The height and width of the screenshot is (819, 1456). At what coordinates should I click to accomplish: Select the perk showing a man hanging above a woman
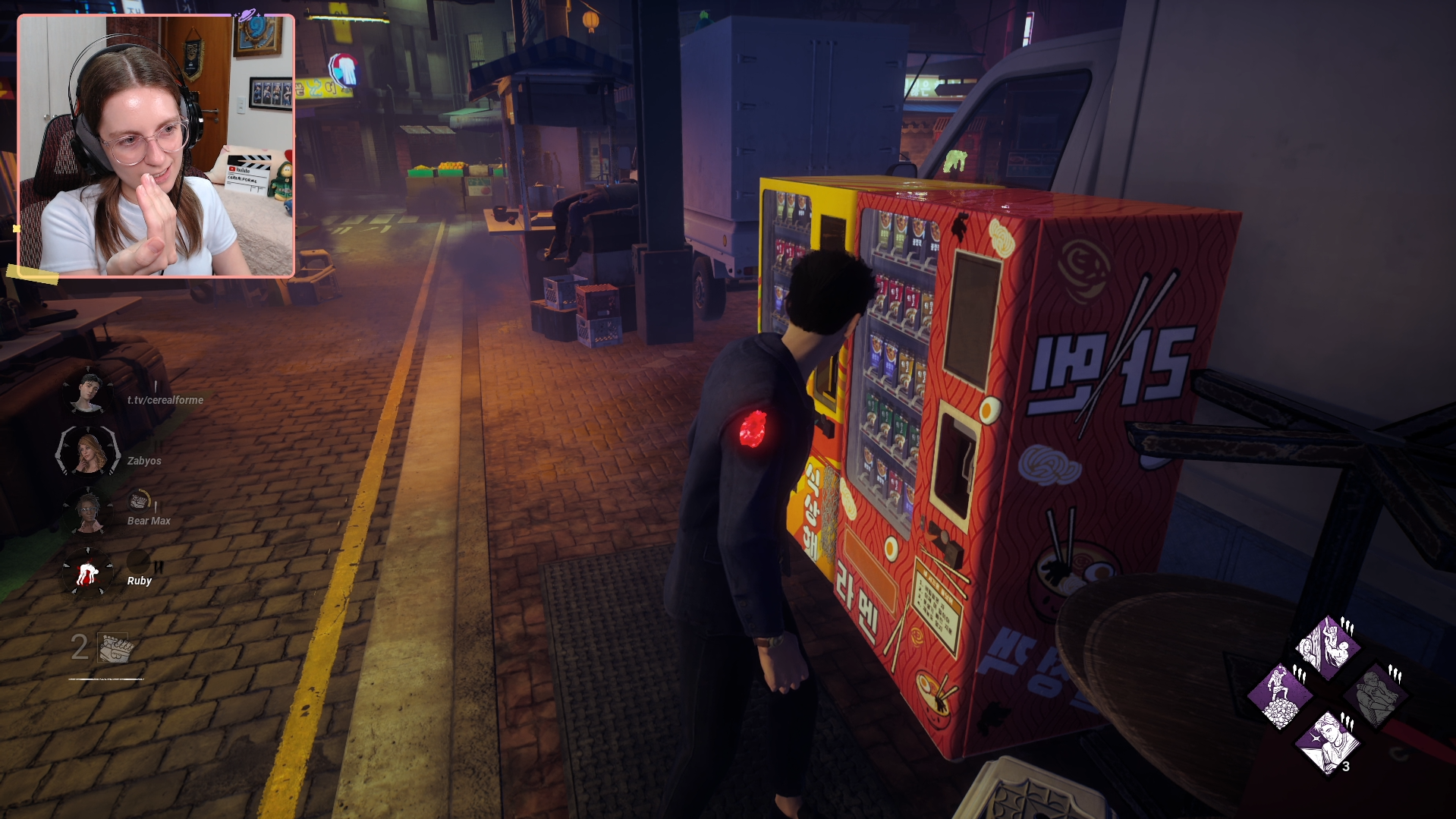1326,647
